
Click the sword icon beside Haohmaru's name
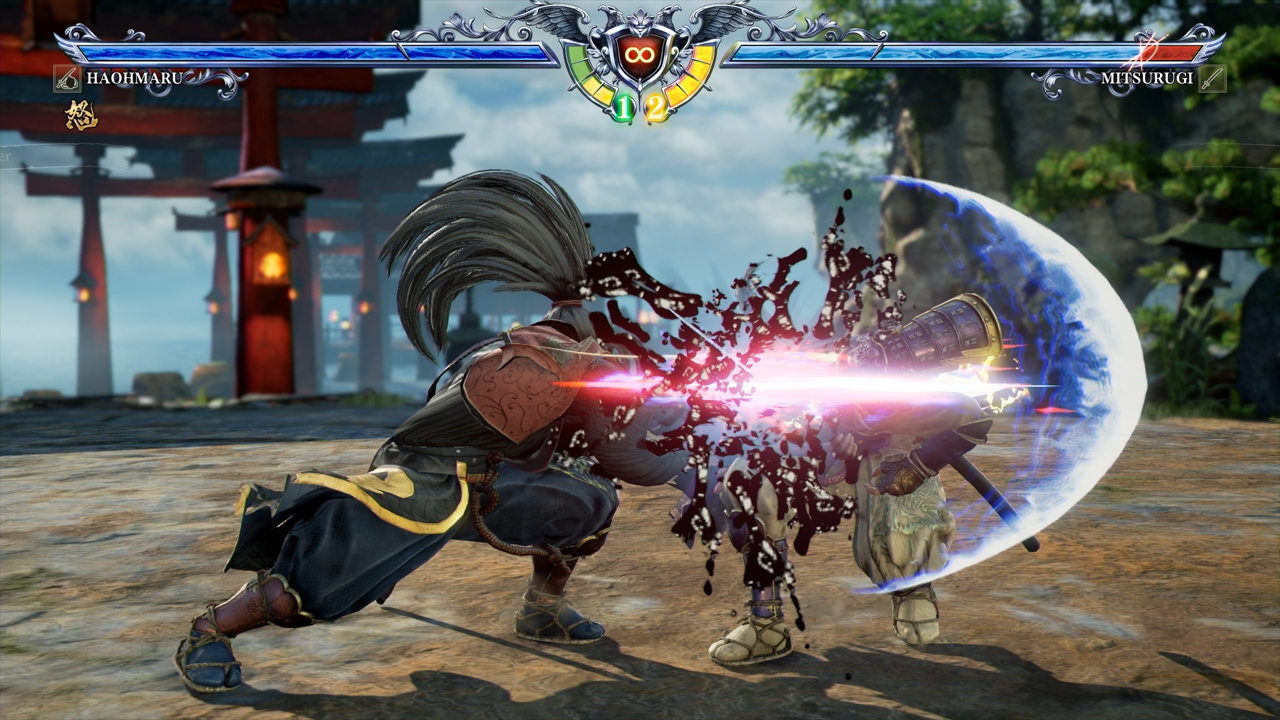67,78
